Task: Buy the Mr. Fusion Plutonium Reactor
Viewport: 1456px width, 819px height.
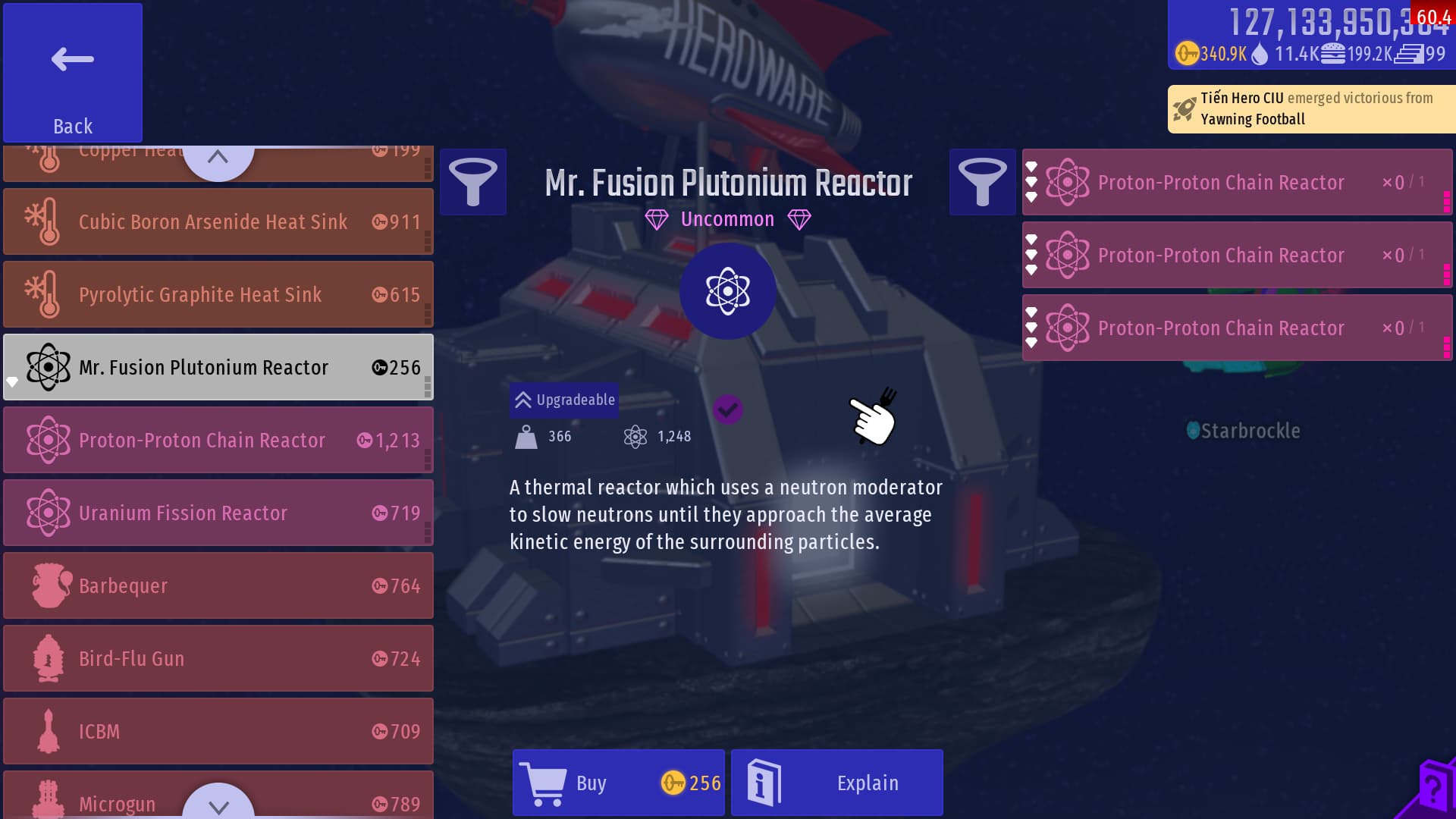Action: pos(618,783)
